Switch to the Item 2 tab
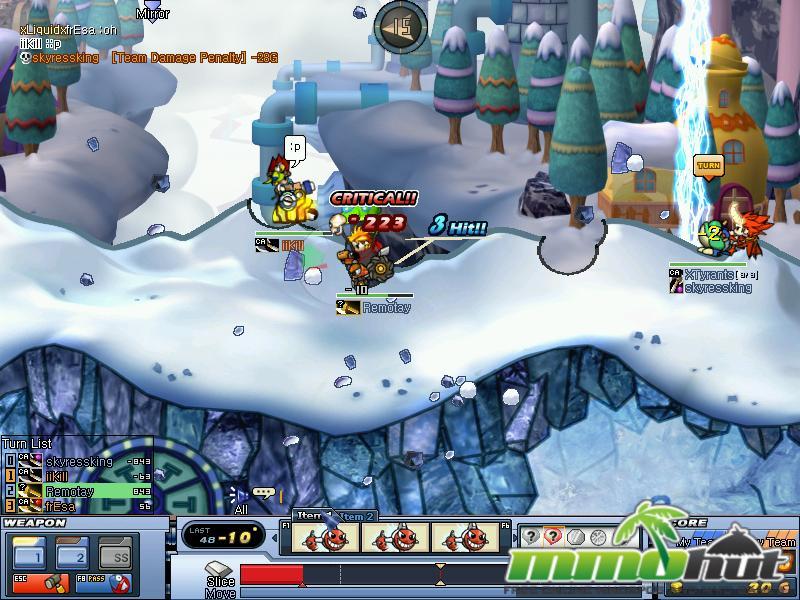This screenshot has width=800, height=600. click(x=356, y=516)
